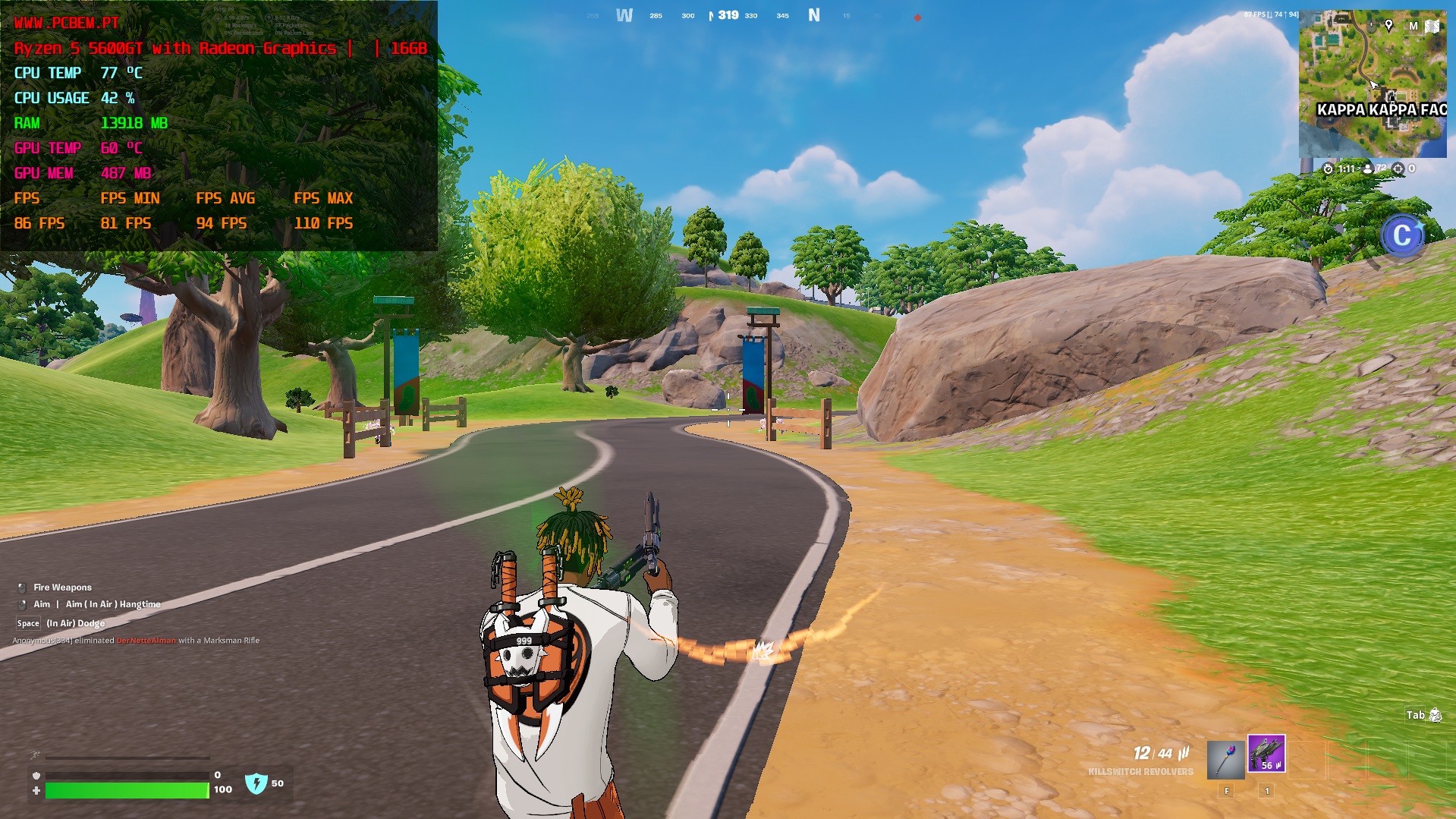Image resolution: width=1456 pixels, height=819 pixels.
Task: Open the backpack inventory icon
Action: 1435,715
